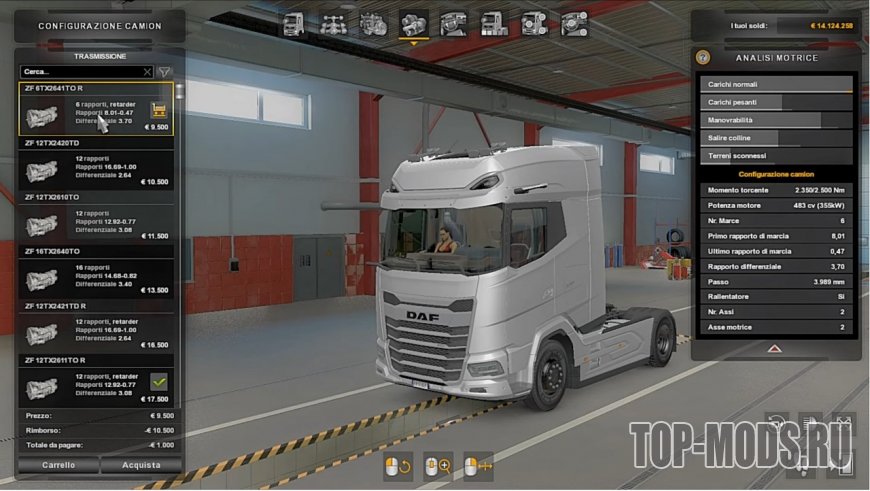Switch to the engine category tab
870x491 pixels.
373,23
